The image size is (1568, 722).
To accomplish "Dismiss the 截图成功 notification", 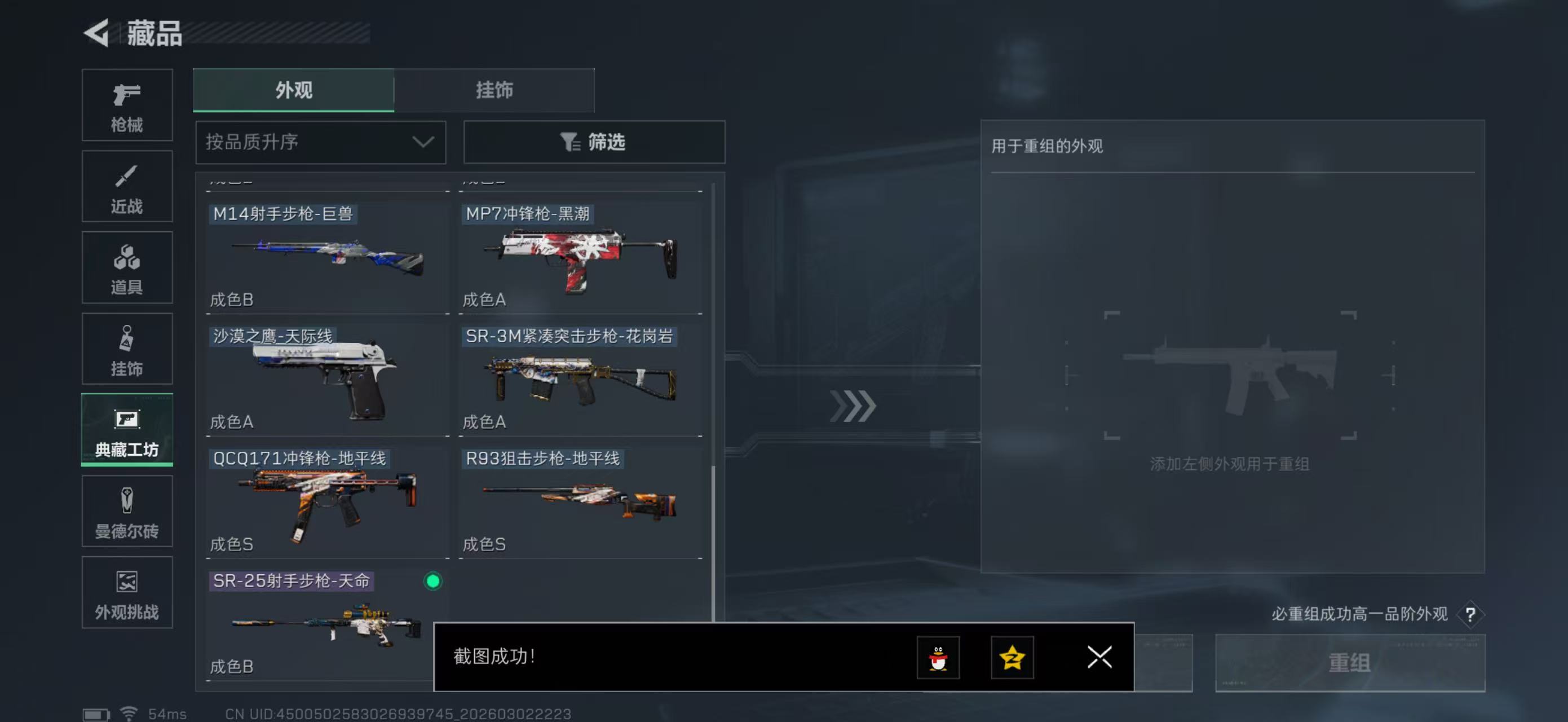I will [x=1099, y=658].
